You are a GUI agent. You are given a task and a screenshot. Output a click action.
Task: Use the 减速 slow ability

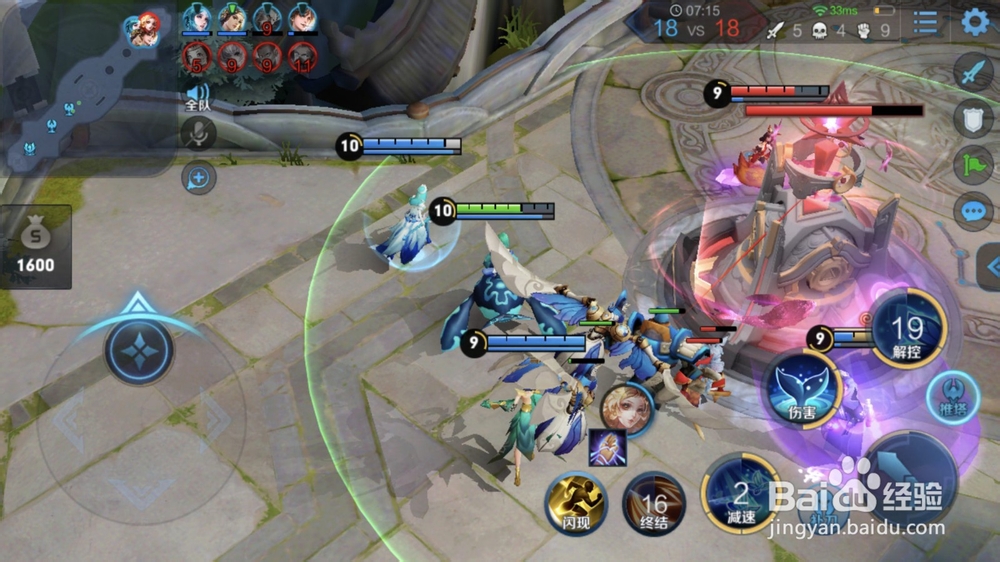pyautogui.click(x=740, y=495)
